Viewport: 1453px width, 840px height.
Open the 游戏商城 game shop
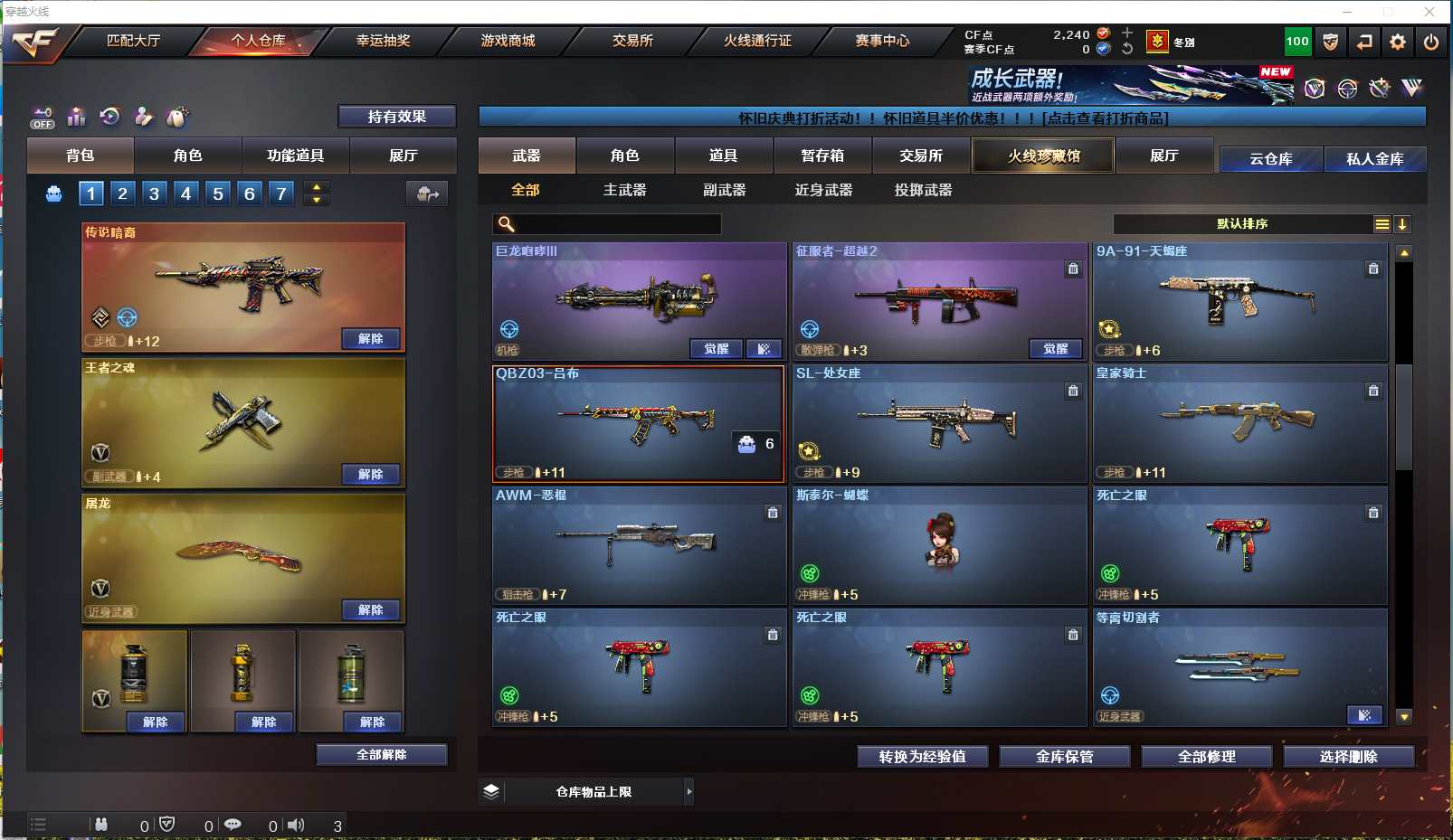point(508,41)
